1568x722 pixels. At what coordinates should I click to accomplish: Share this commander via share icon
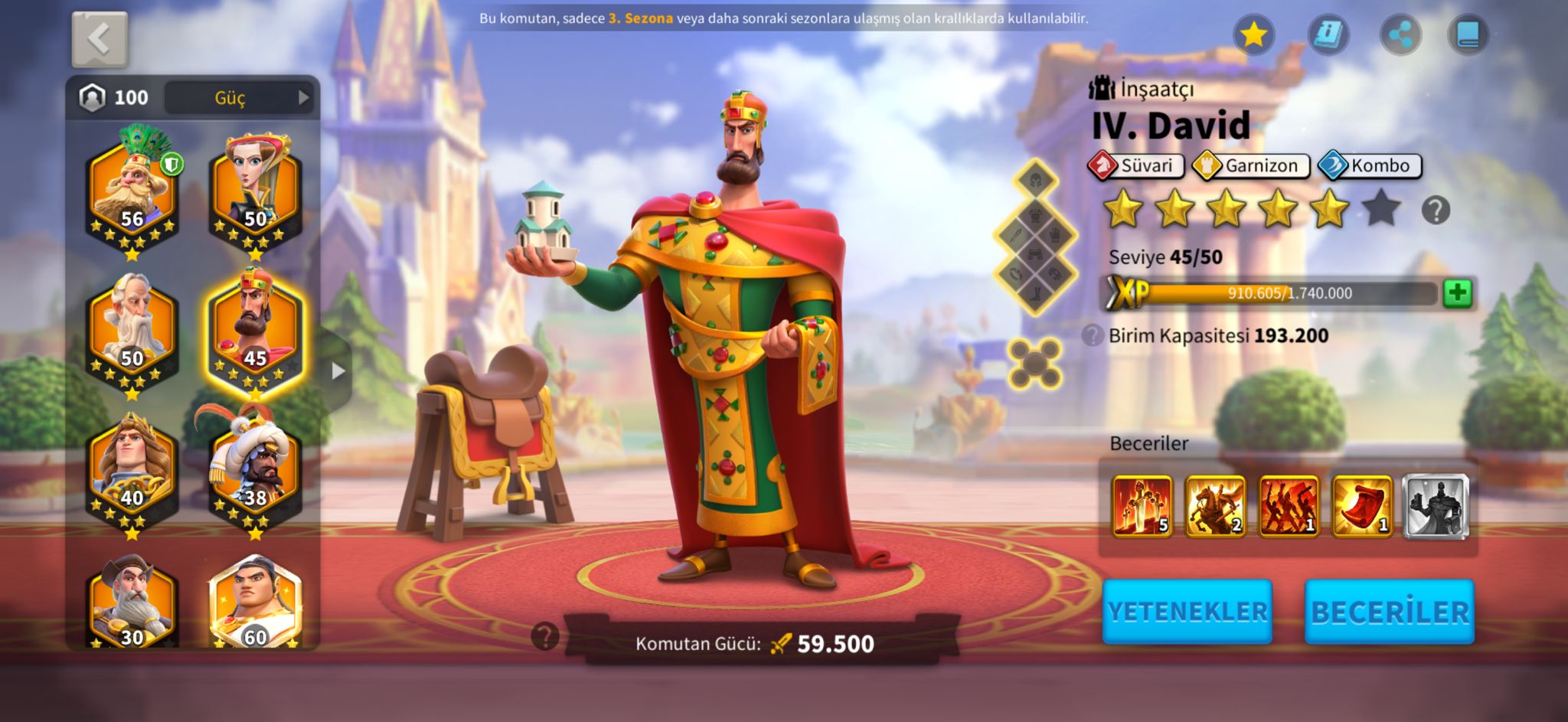coord(1400,34)
